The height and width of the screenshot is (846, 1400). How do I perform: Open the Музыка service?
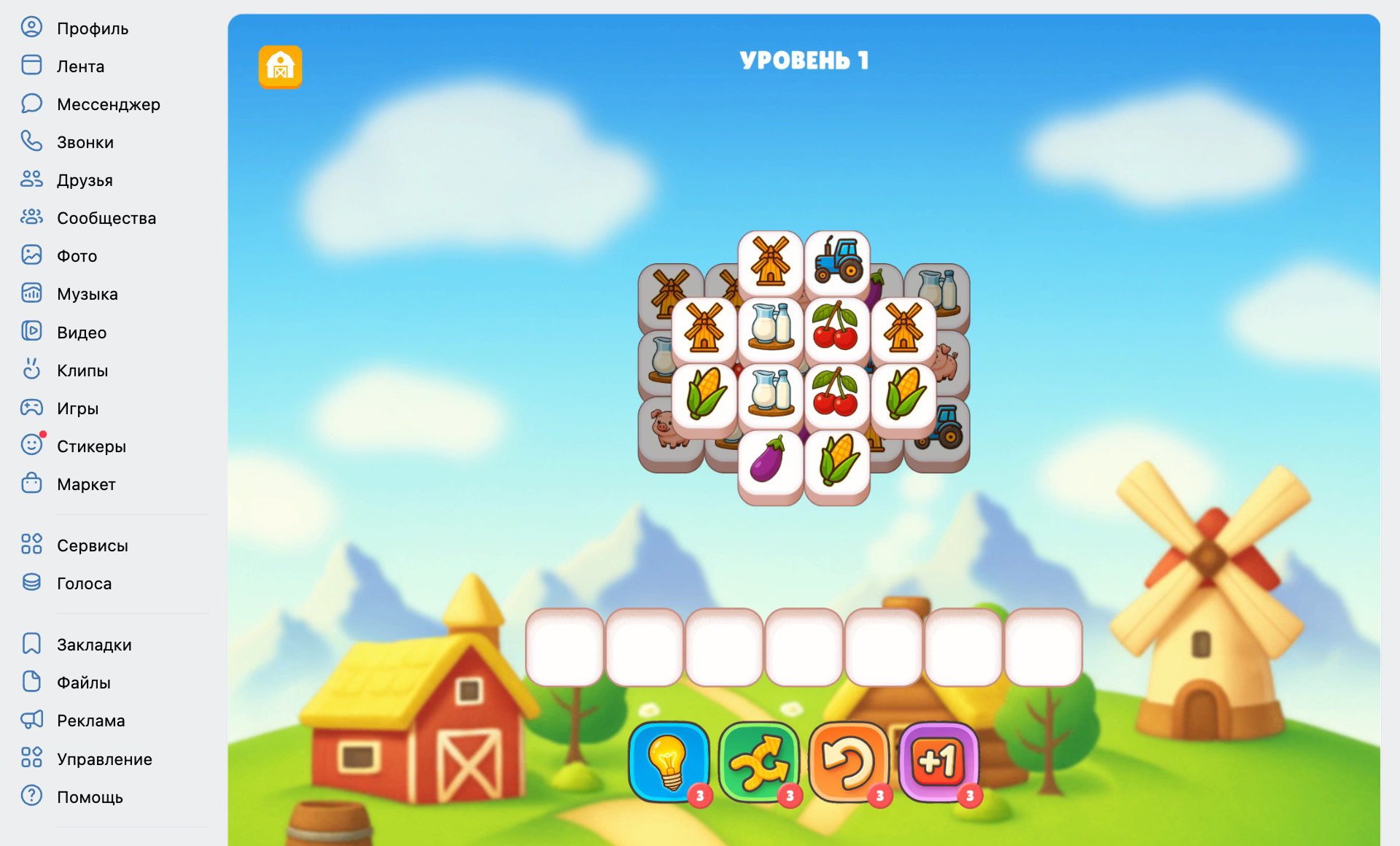point(87,294)
